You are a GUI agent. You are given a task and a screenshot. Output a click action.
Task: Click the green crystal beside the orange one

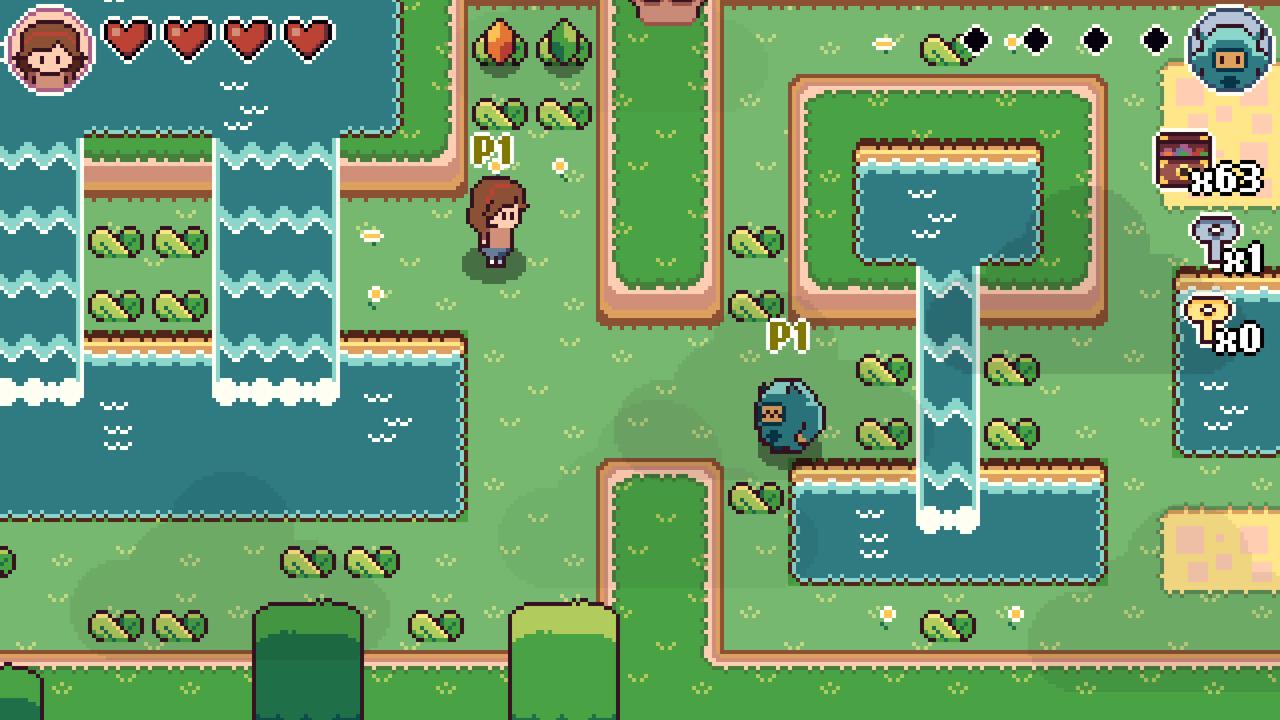[565, 40]
